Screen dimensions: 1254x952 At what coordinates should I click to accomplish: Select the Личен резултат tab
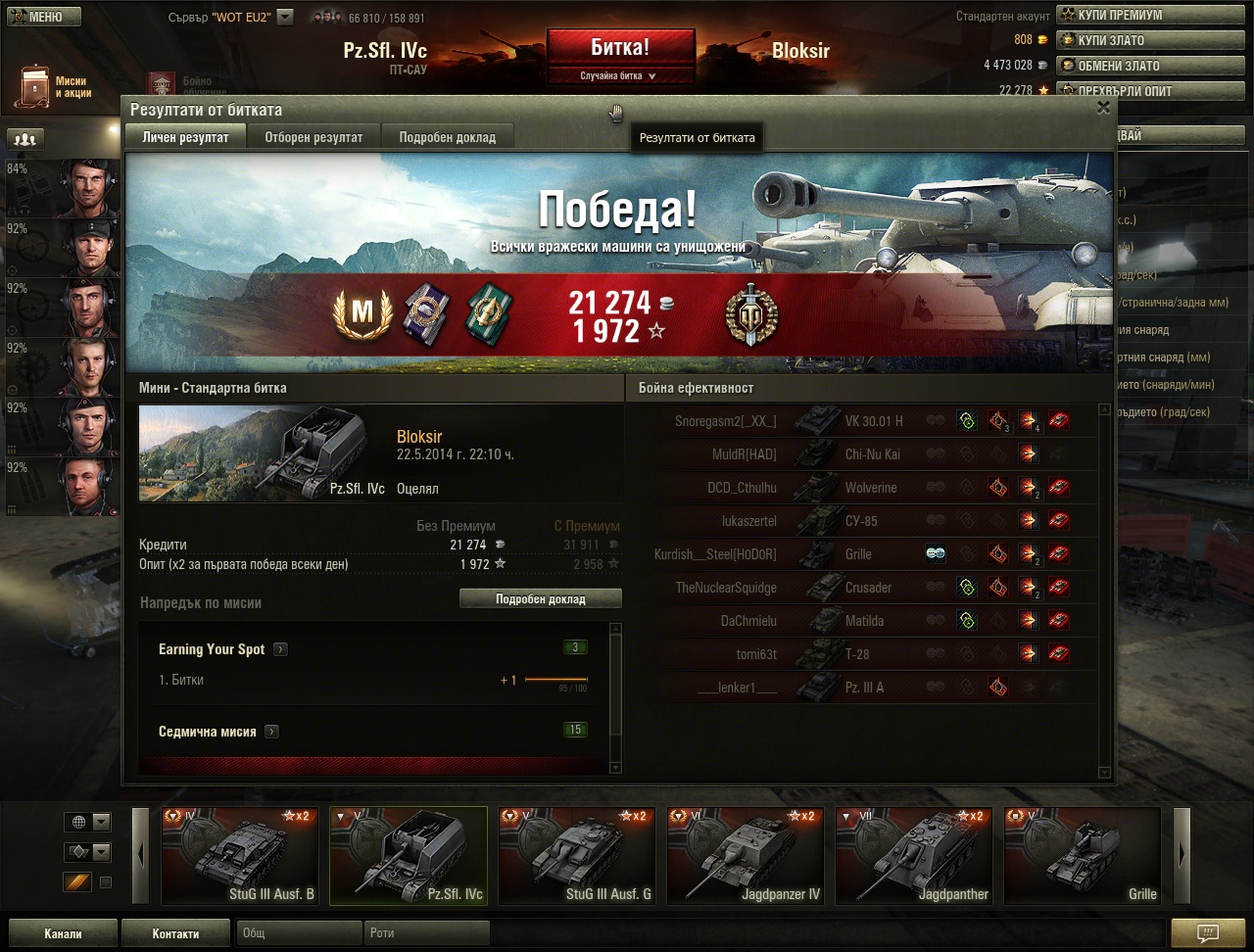[185, 137]
